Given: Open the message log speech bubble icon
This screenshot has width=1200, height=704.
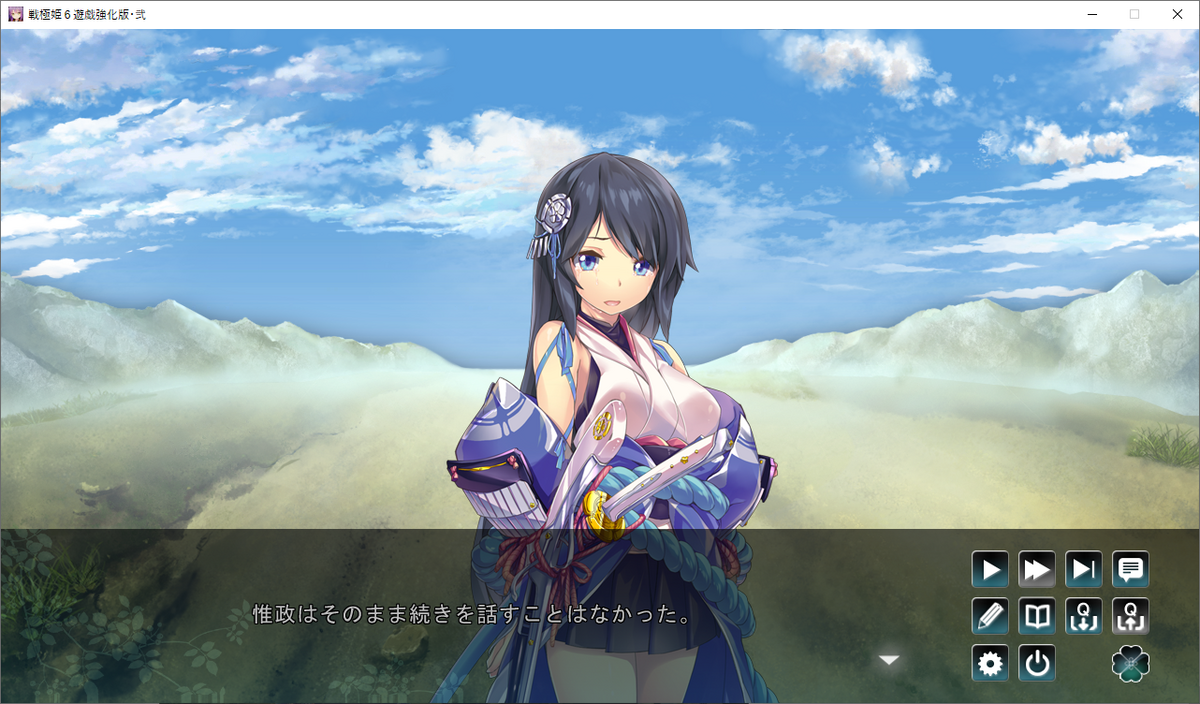Looking at the screenshot, I should (x=1131, y=570).
